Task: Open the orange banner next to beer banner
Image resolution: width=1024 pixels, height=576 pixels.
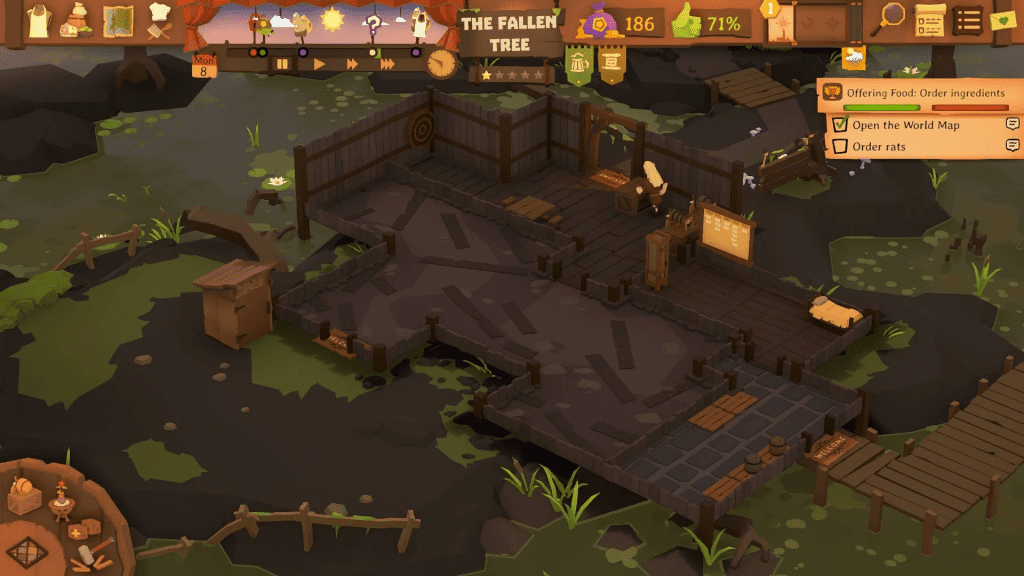Action: [x=611, y=65]
